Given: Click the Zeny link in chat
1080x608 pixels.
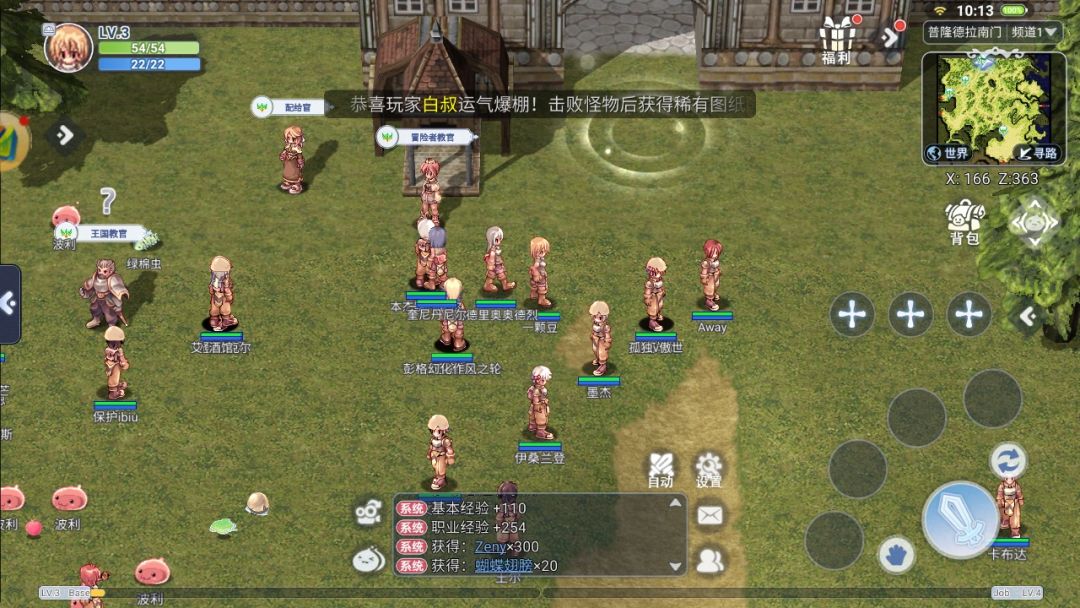Looking at the screenshot, I should (491, 546).
